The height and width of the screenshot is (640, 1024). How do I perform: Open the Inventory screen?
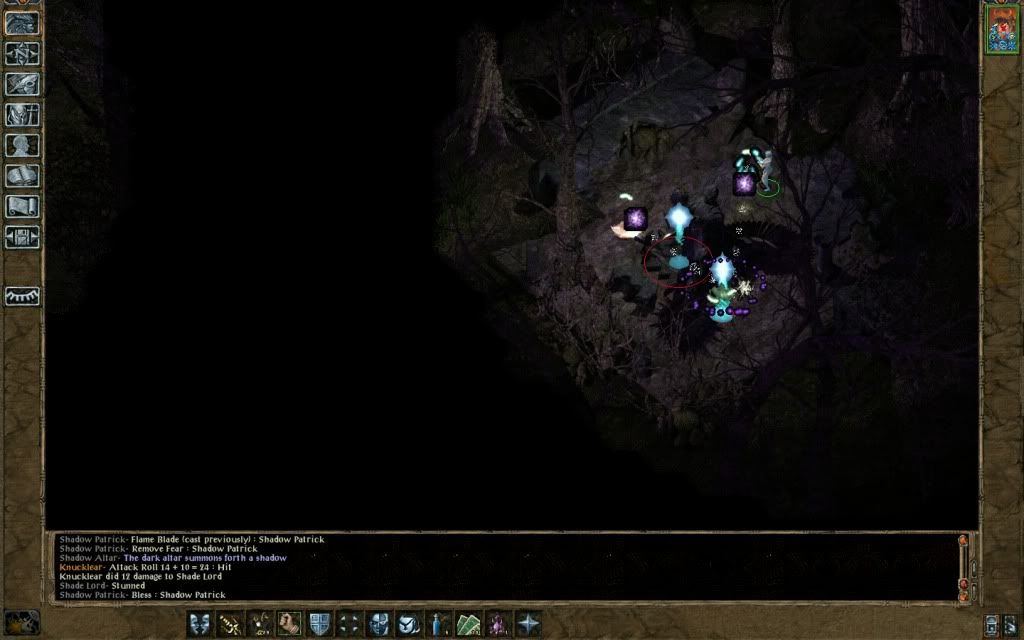click(22, 115)
